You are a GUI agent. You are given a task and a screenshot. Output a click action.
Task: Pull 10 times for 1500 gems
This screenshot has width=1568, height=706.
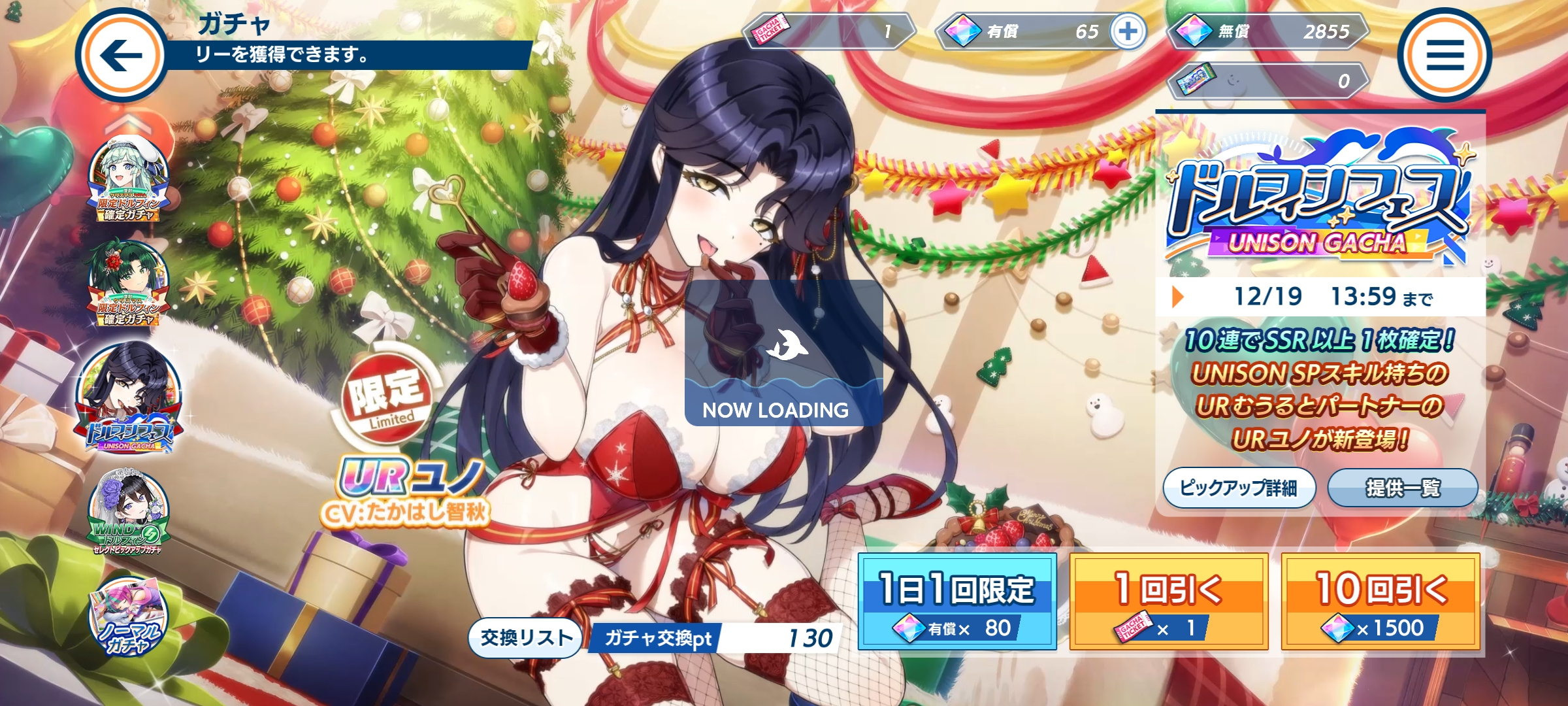(x=1380, y=601)
